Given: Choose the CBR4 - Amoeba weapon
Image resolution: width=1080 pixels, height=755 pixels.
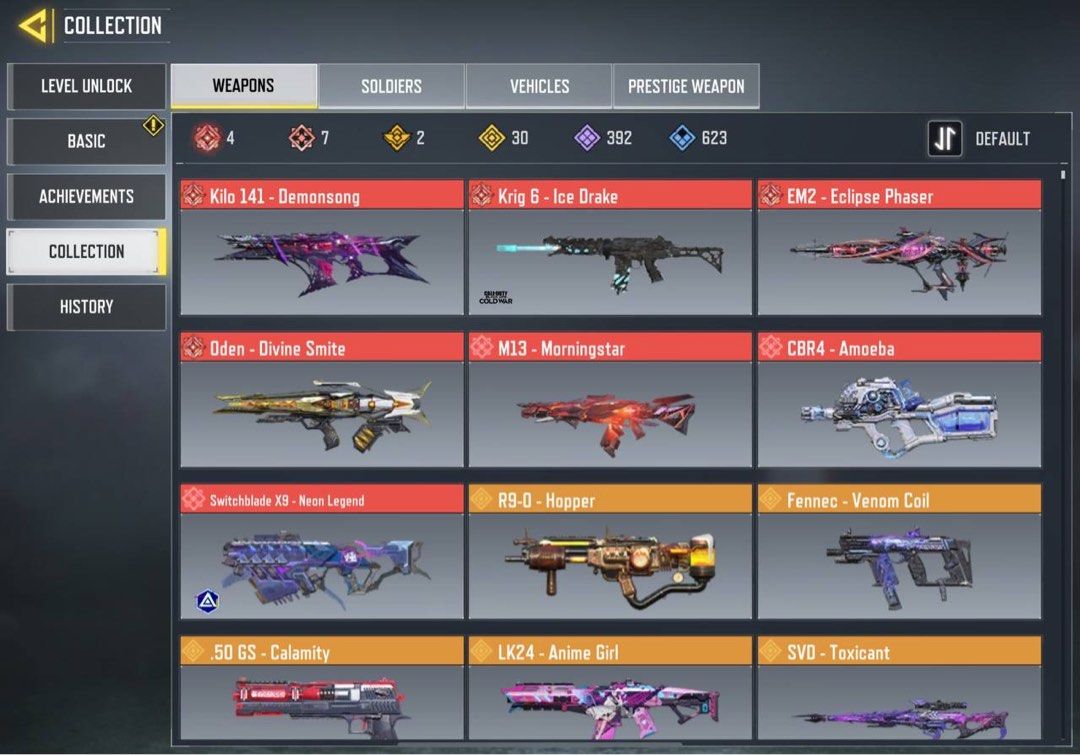Looking at the screenshot, I should [x=899, y=400].
